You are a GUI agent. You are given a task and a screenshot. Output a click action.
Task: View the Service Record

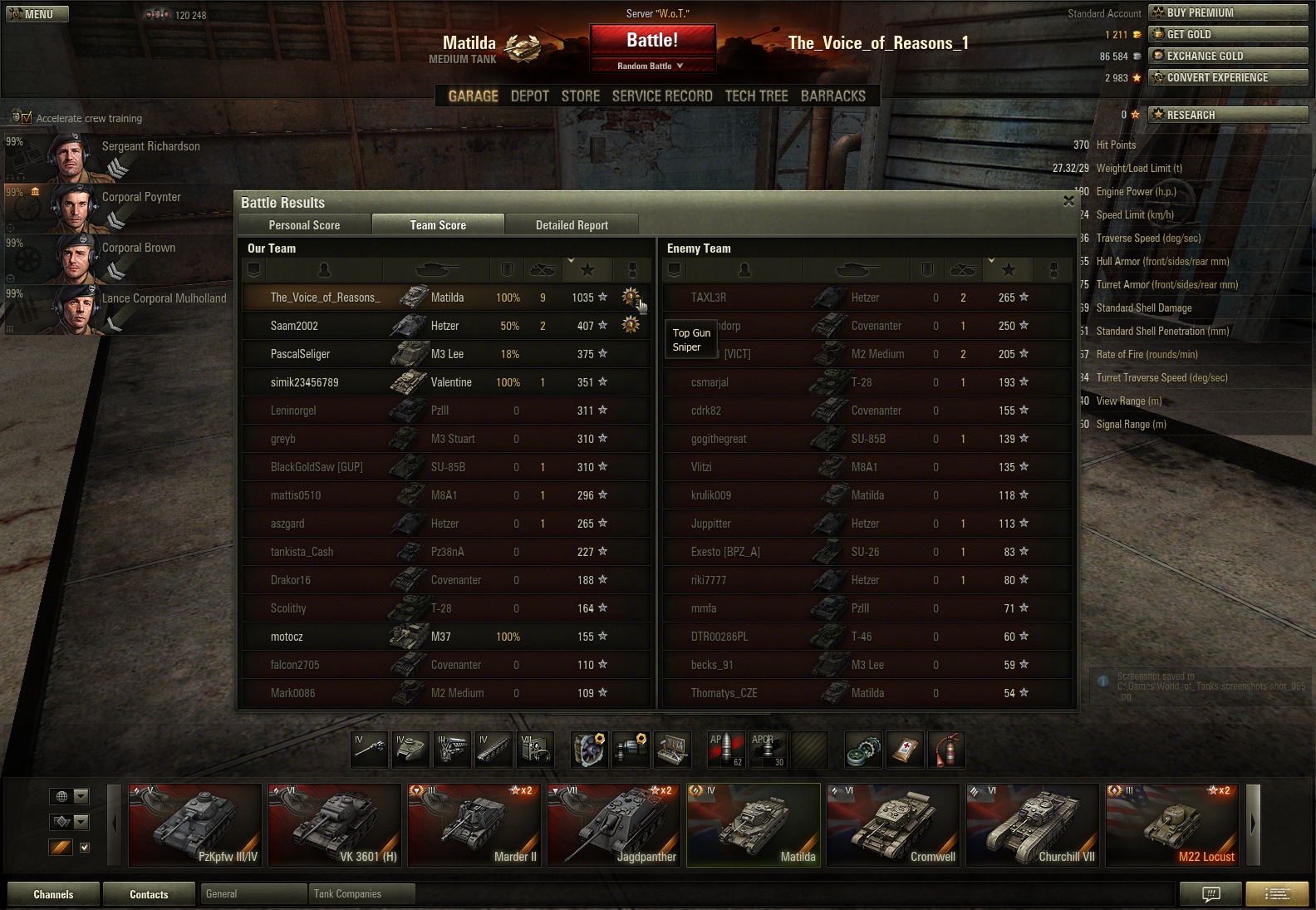[662, 96]
